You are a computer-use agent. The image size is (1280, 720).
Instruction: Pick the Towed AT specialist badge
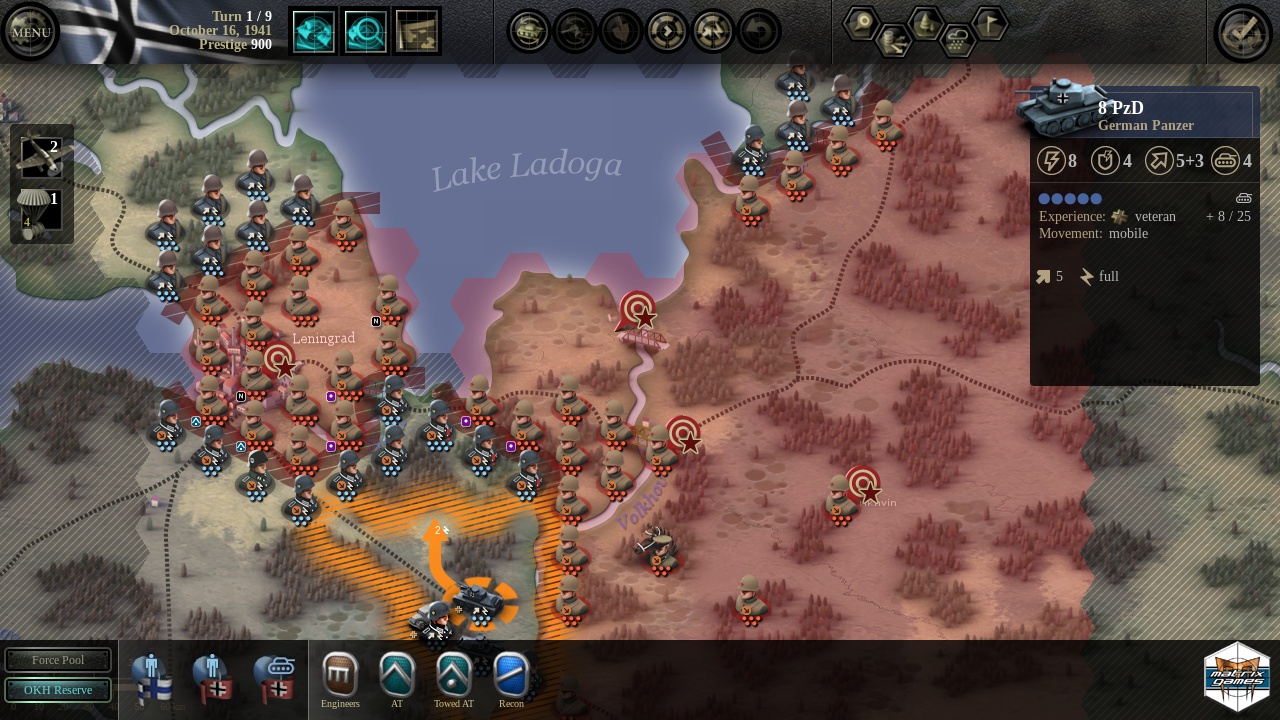(x=454, y=677)
